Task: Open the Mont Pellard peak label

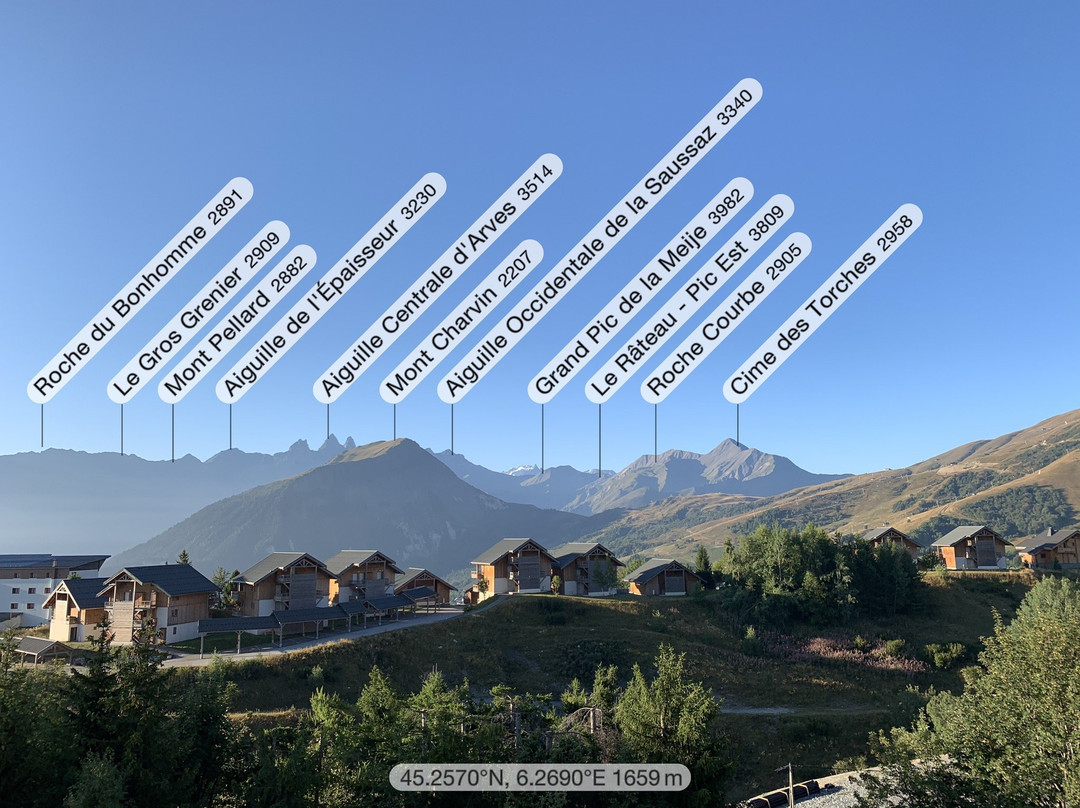Action: 237,324
